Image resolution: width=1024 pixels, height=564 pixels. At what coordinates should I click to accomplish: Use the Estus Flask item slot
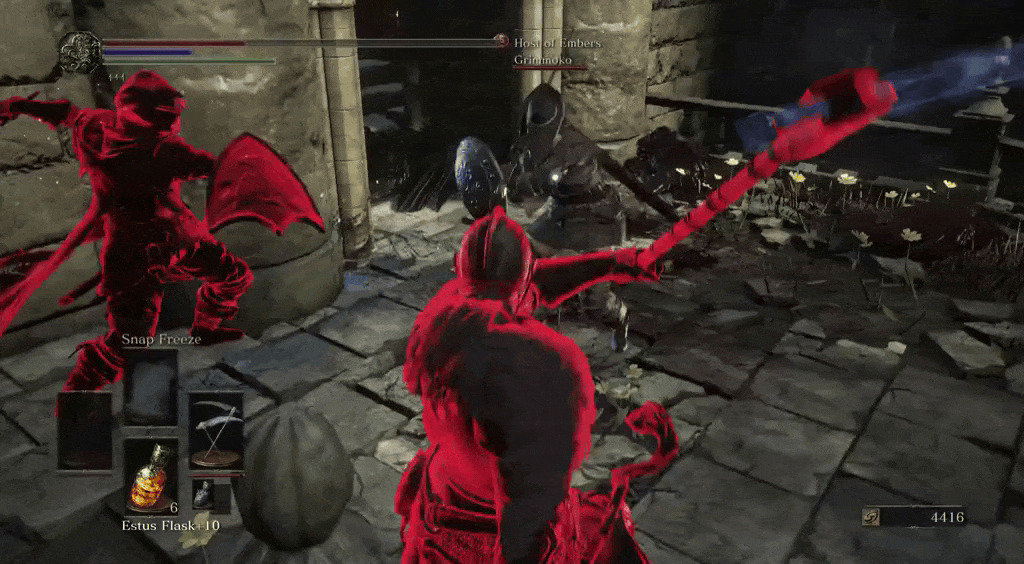151,476
